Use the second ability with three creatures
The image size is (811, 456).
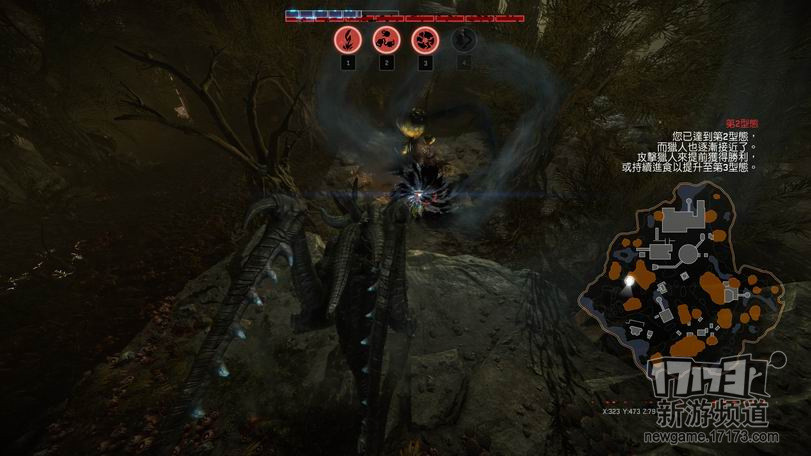[386, 40]
